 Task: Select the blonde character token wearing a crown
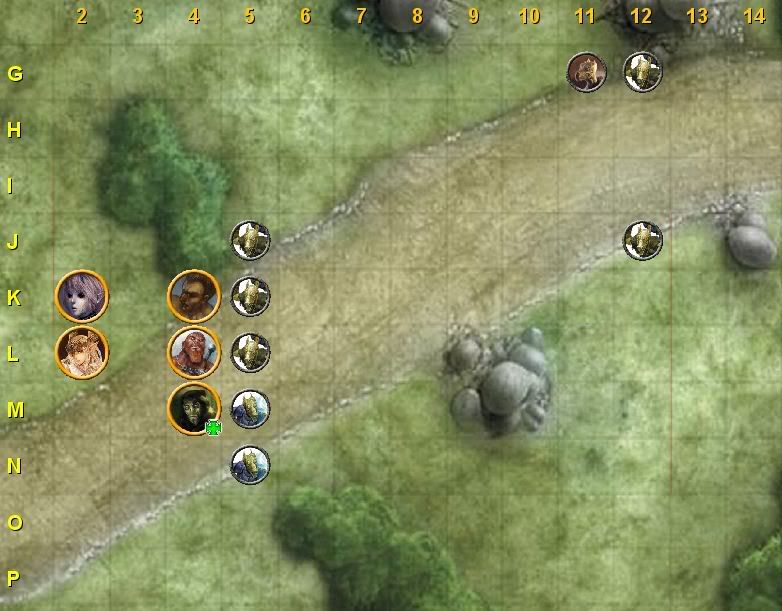81,352
